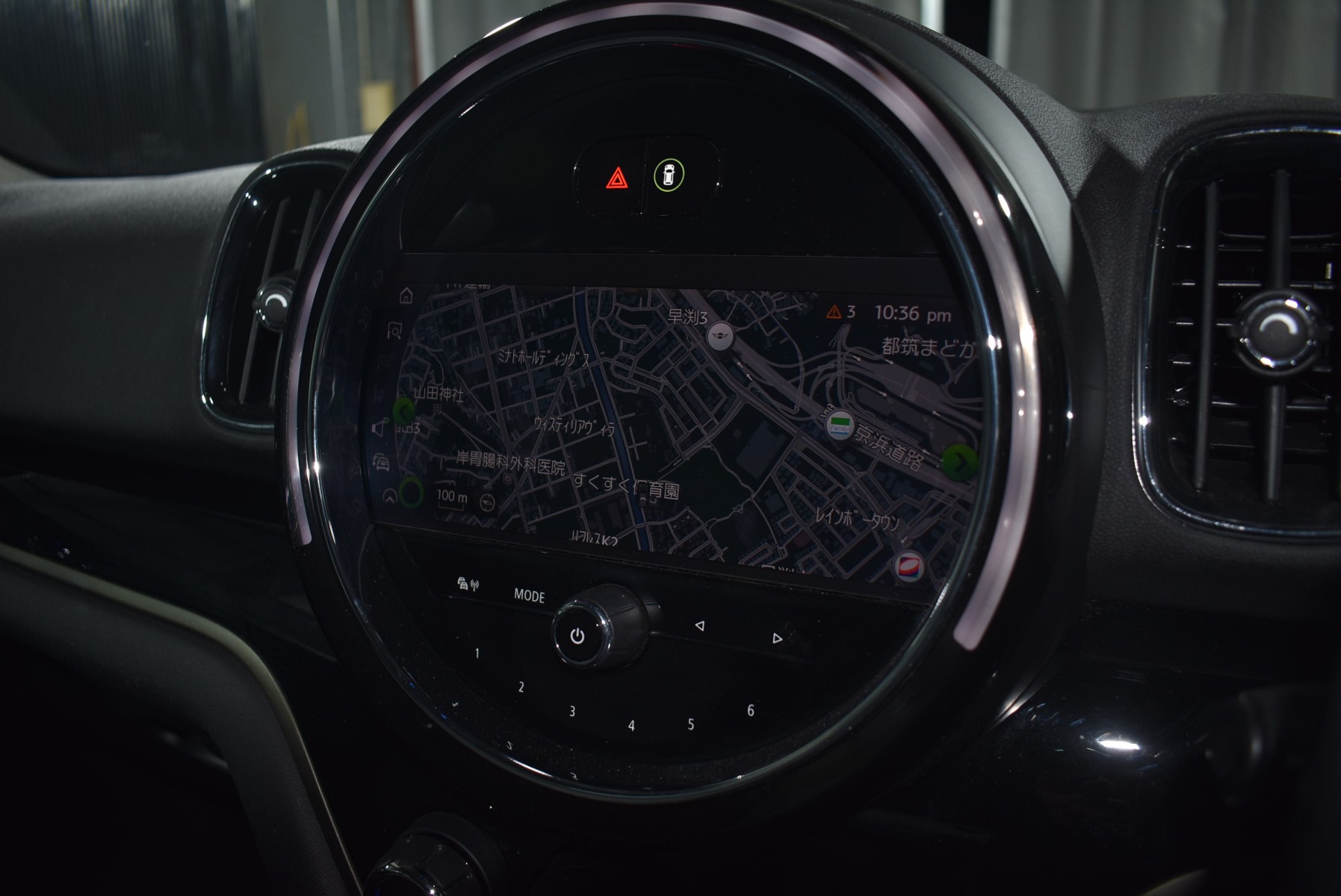
Task: Click the compass orientation icon on map
Action: point(488,502)
